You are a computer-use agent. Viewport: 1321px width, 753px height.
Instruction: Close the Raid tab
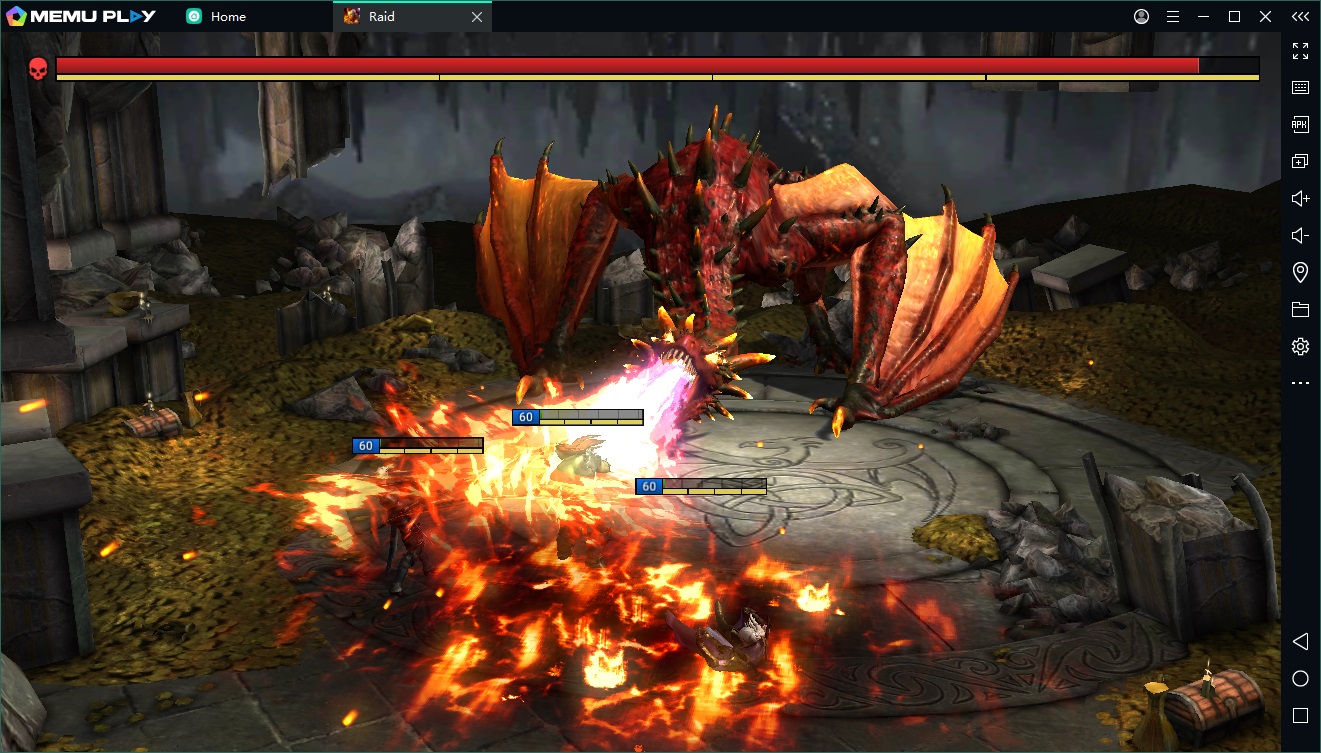click(477, 17)
